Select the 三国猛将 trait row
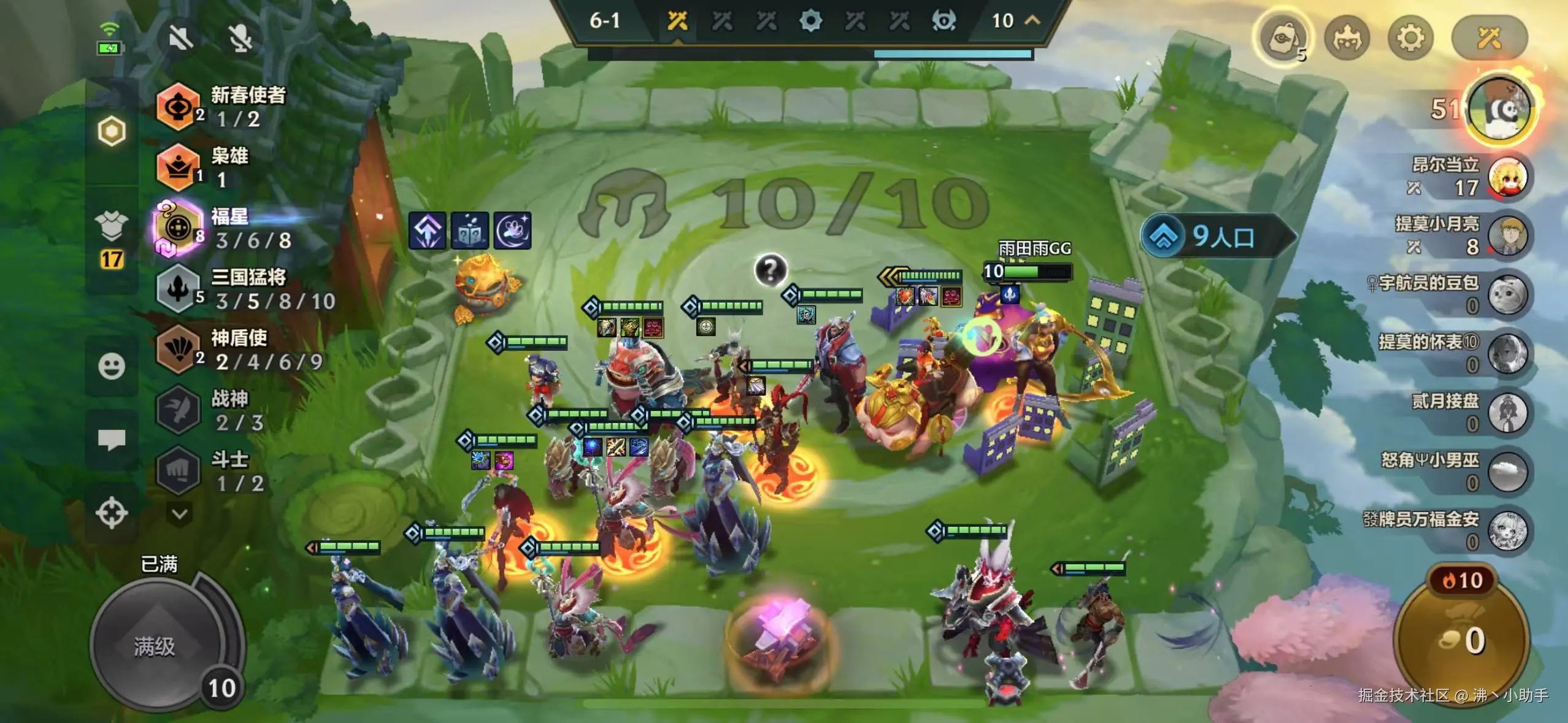This screenshot has width=1568, height=723. coord(245,289)
